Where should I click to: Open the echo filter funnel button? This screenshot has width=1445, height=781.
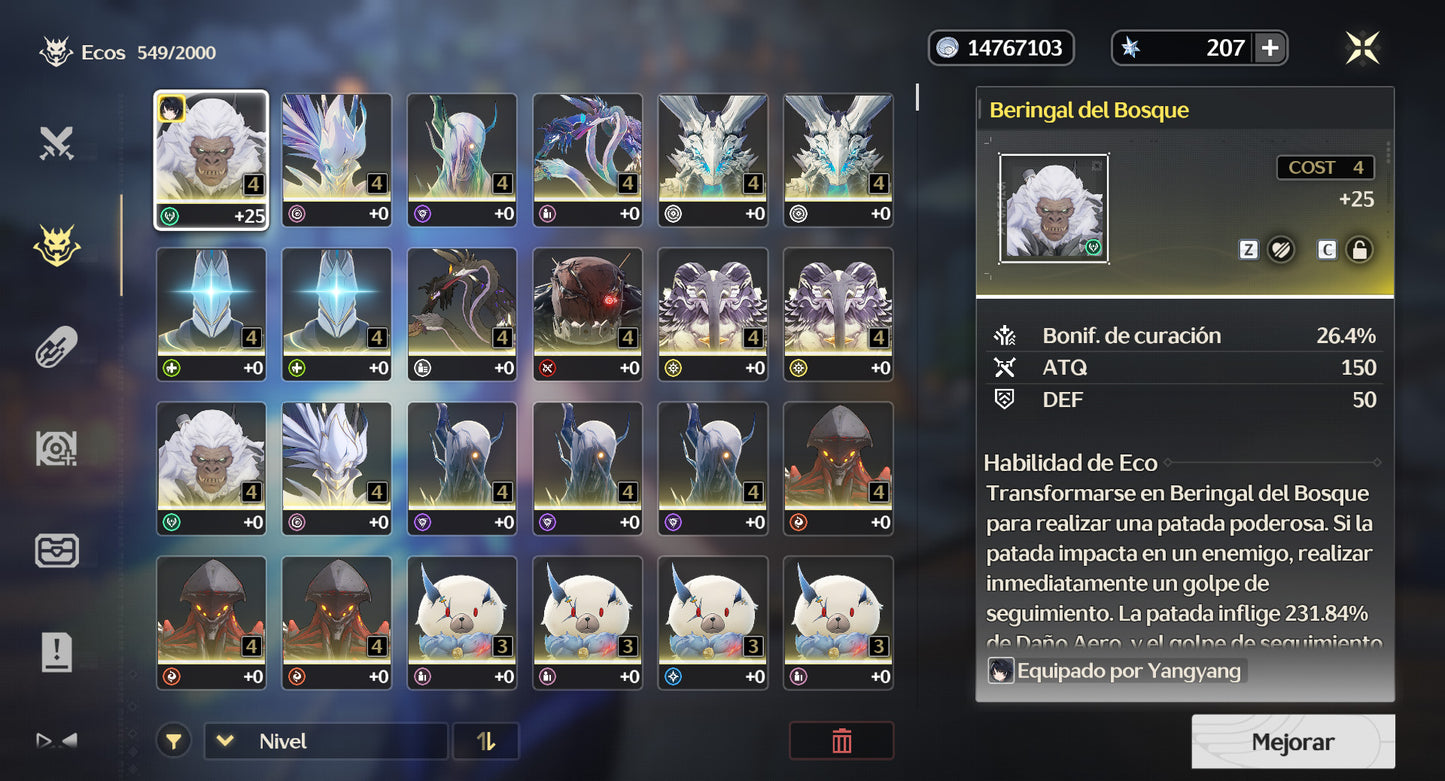click(174, 741)
